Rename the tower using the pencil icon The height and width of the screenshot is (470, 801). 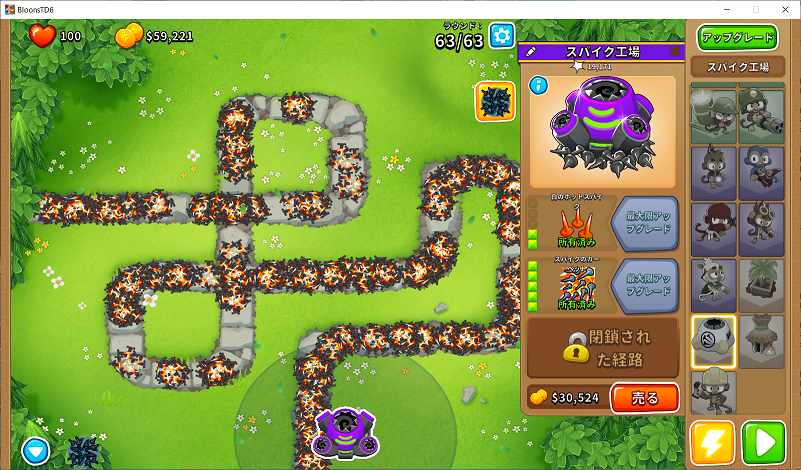531,52
